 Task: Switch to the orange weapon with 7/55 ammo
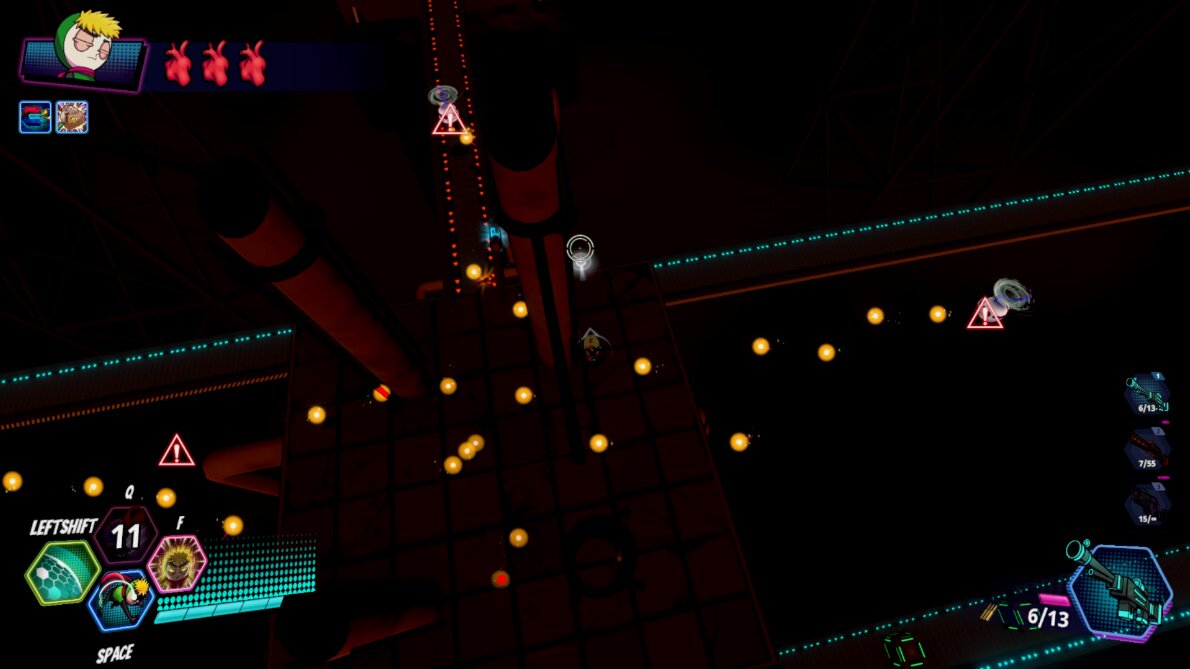(1146, 449)
